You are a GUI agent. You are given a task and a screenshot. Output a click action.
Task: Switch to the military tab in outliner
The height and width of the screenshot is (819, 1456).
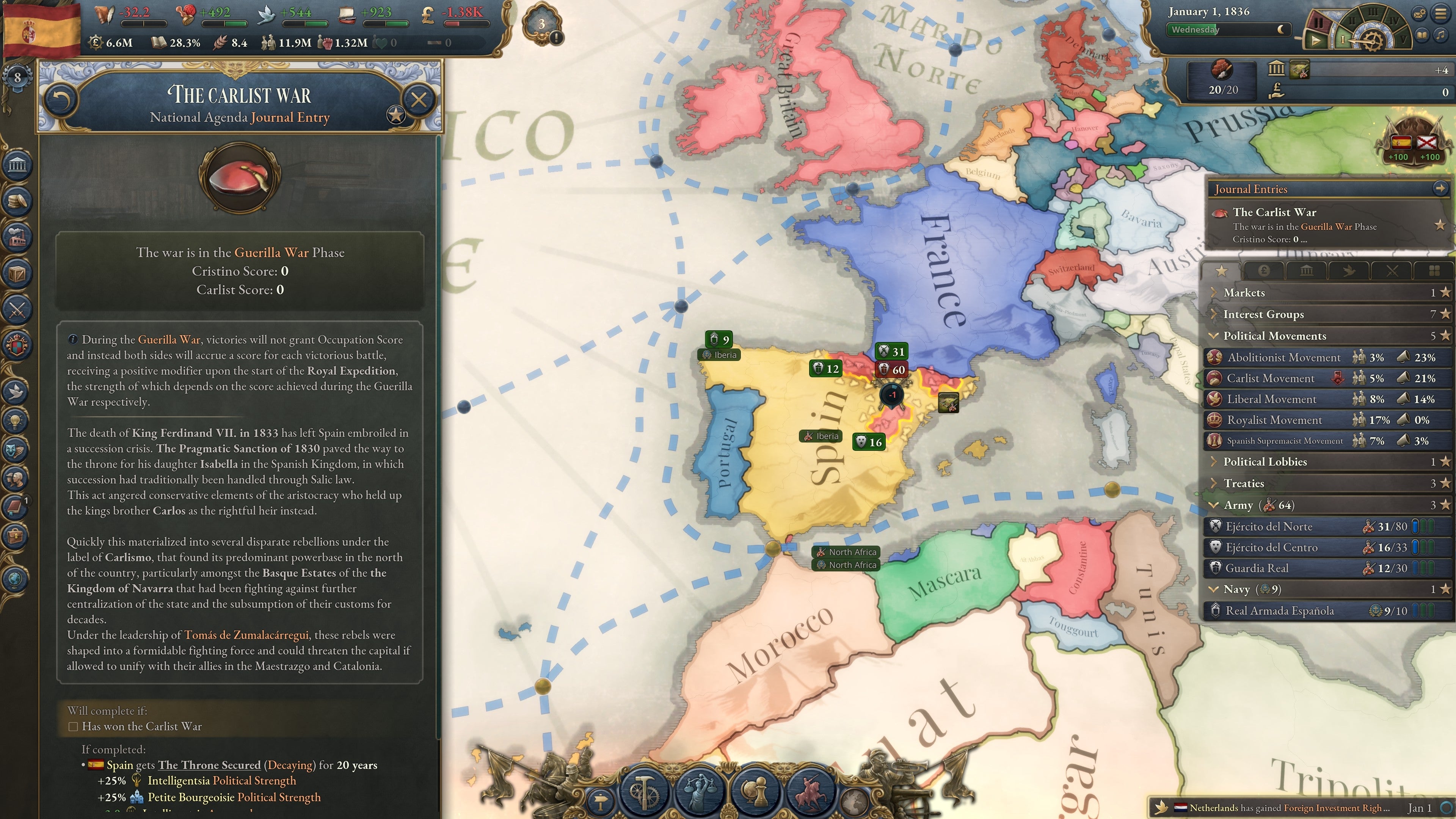[1392, 271]
